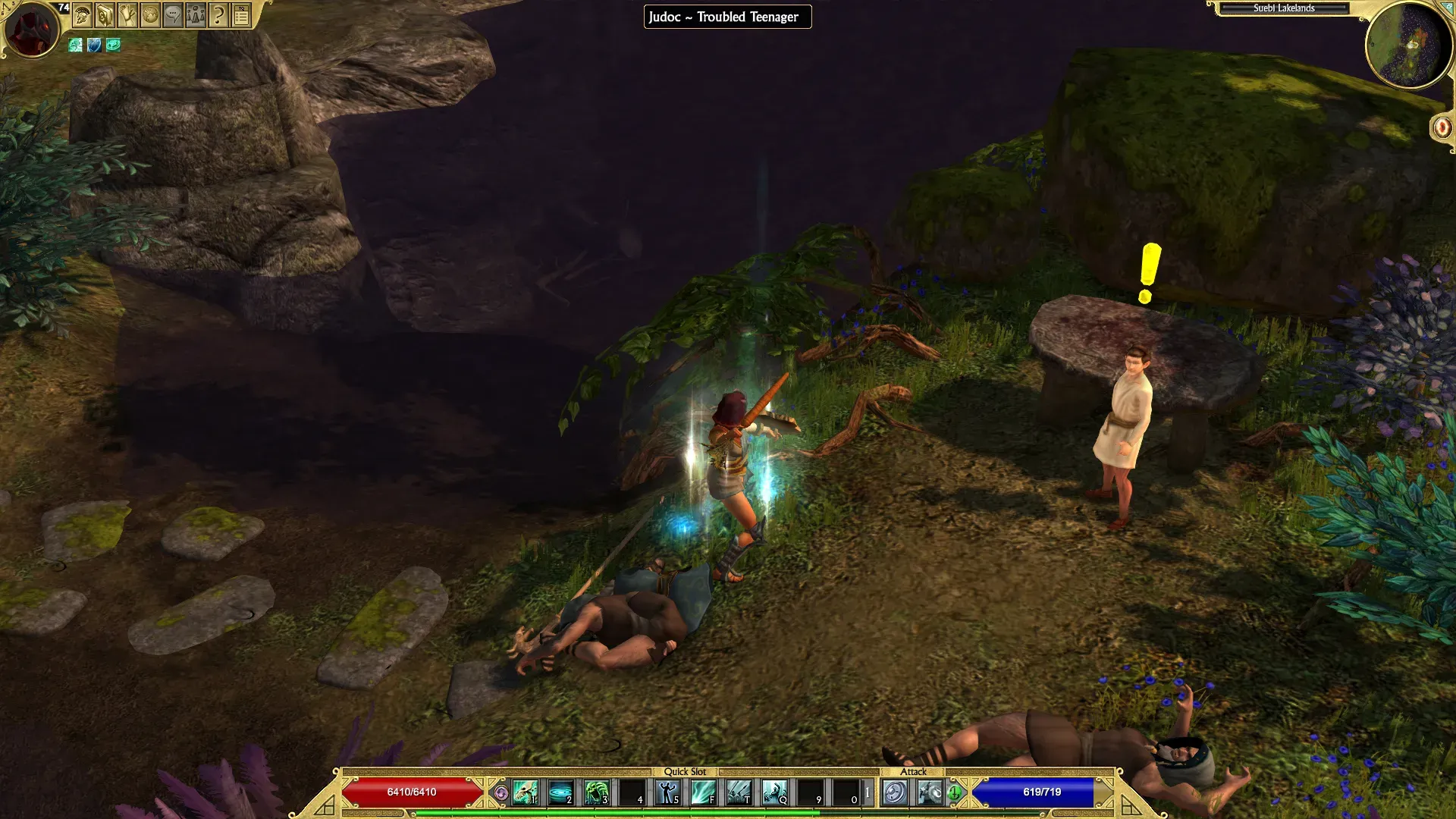Image resolution: width=1456 pixels, height=819 pixels.
Task: Activate the spikes skill bound to T
Action: tap(739, 792)
